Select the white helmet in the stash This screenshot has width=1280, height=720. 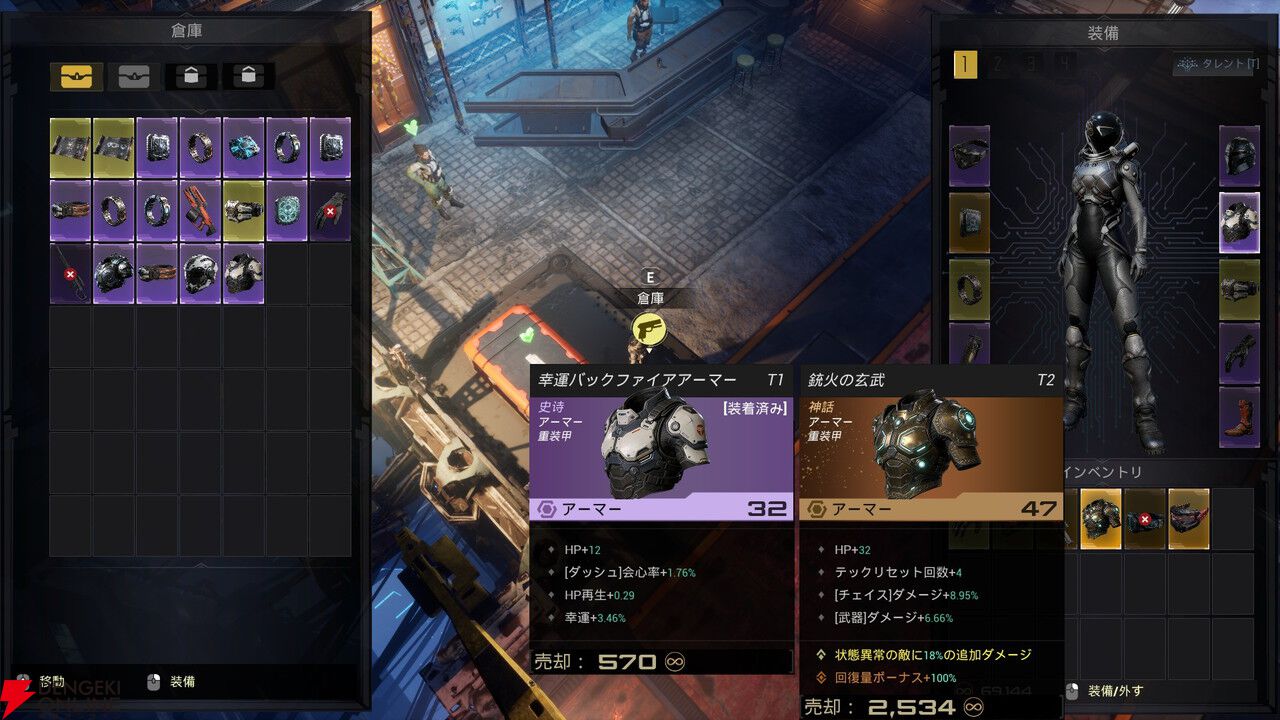200,274
